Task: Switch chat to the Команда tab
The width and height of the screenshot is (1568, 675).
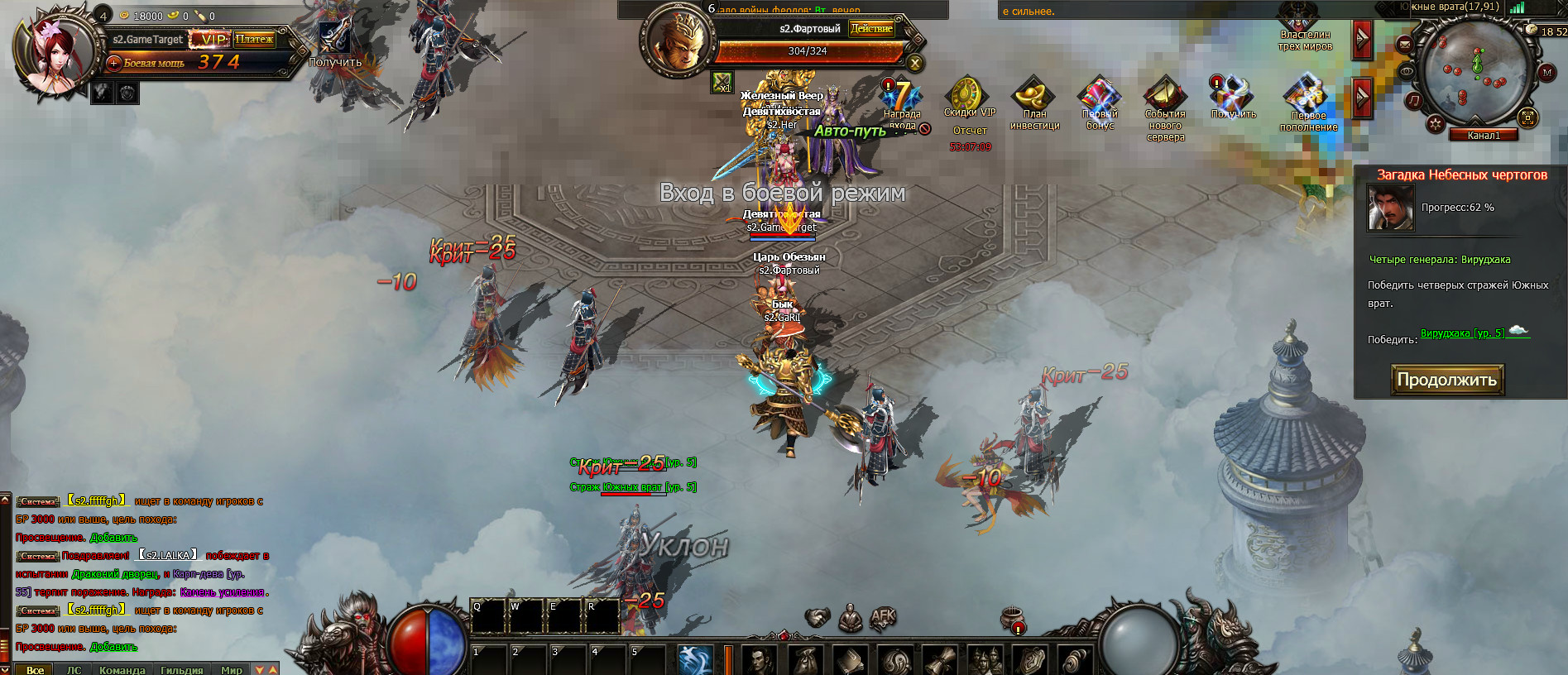Action: pos(122,669)
